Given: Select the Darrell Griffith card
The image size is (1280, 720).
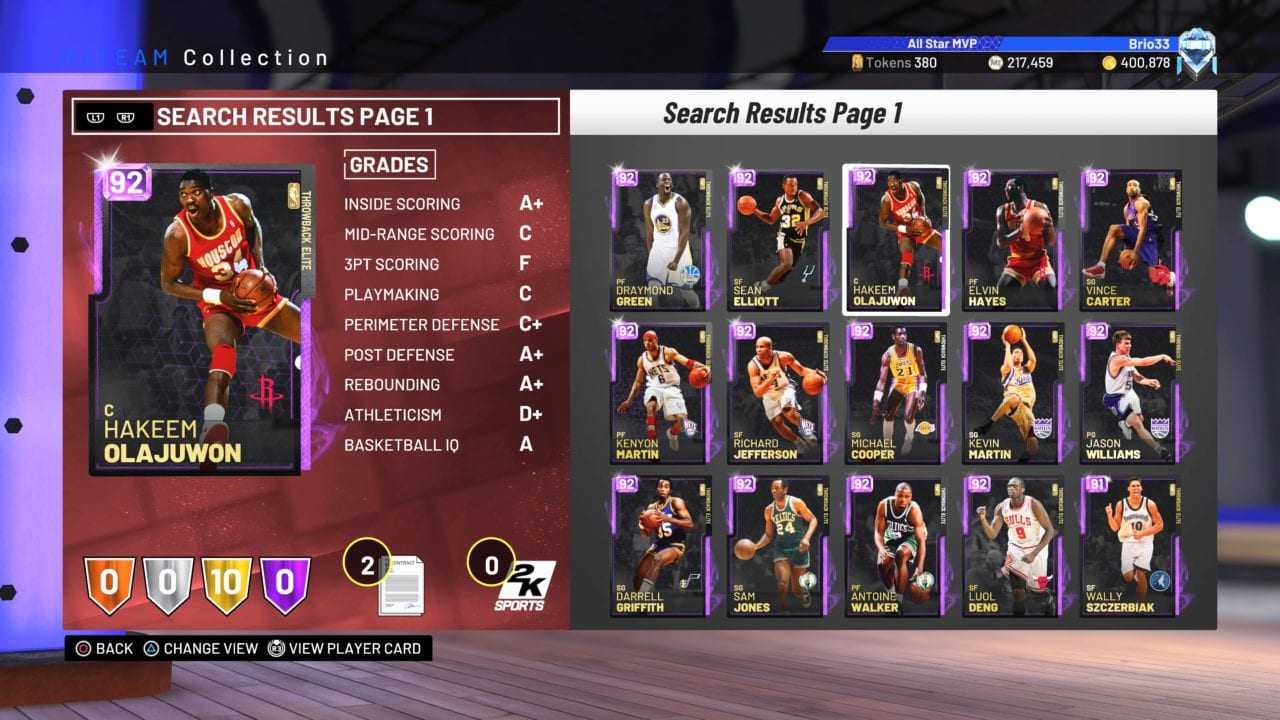Looking at the screenshot, I should pyautogui.click(x=661, y=546).
